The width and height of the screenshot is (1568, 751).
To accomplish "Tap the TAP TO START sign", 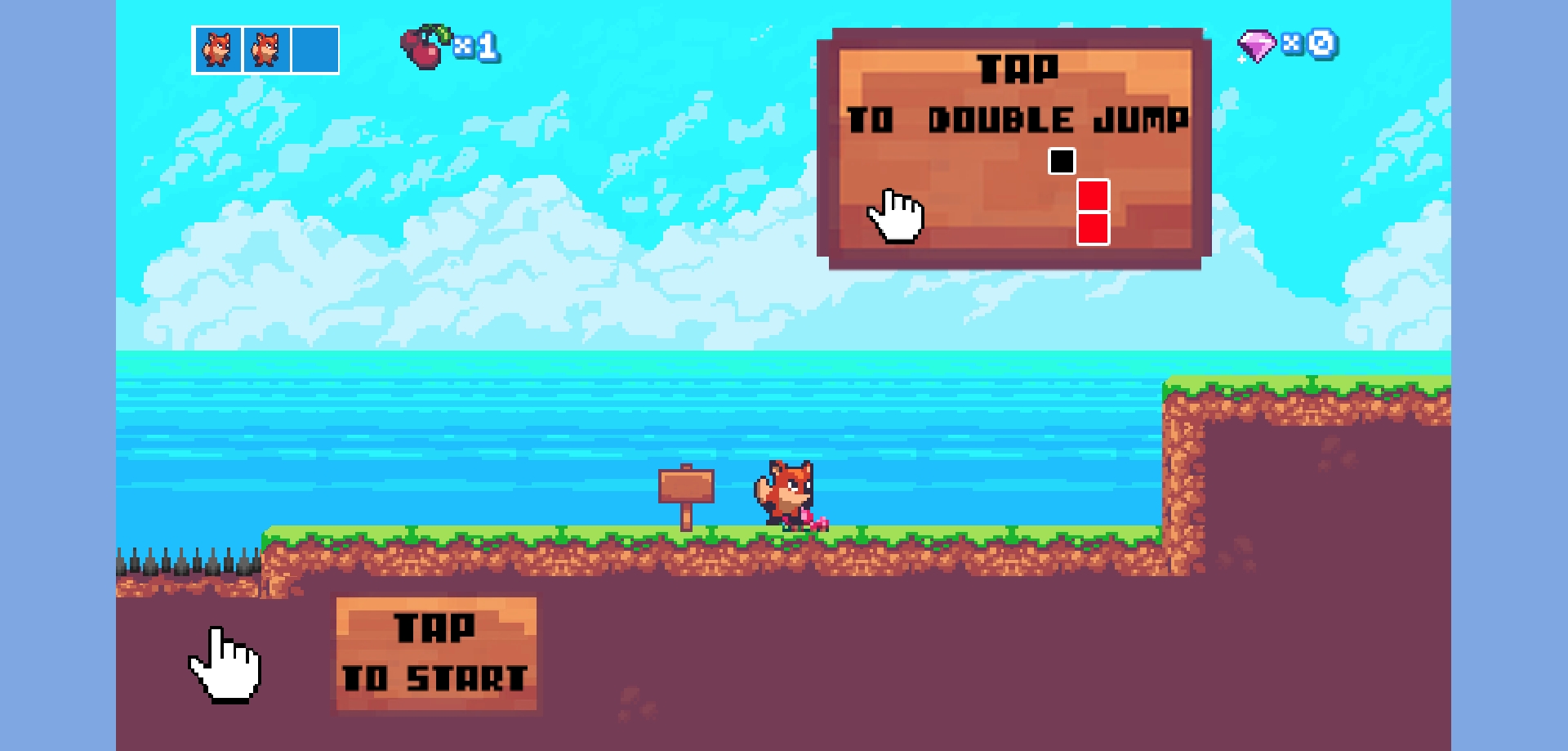I will [x=436, y=654].
